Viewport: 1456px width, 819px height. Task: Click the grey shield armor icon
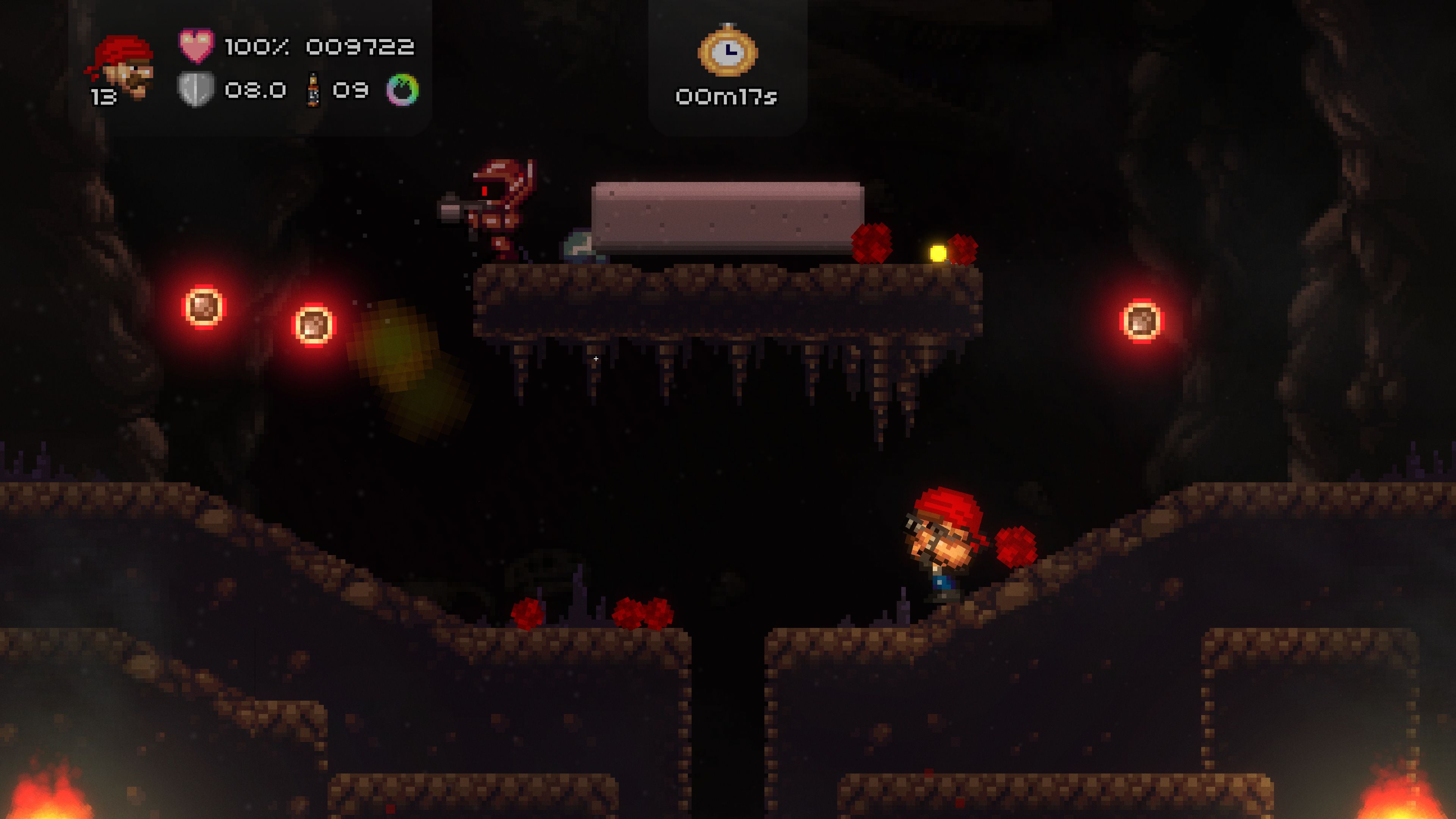pos(196,89)
